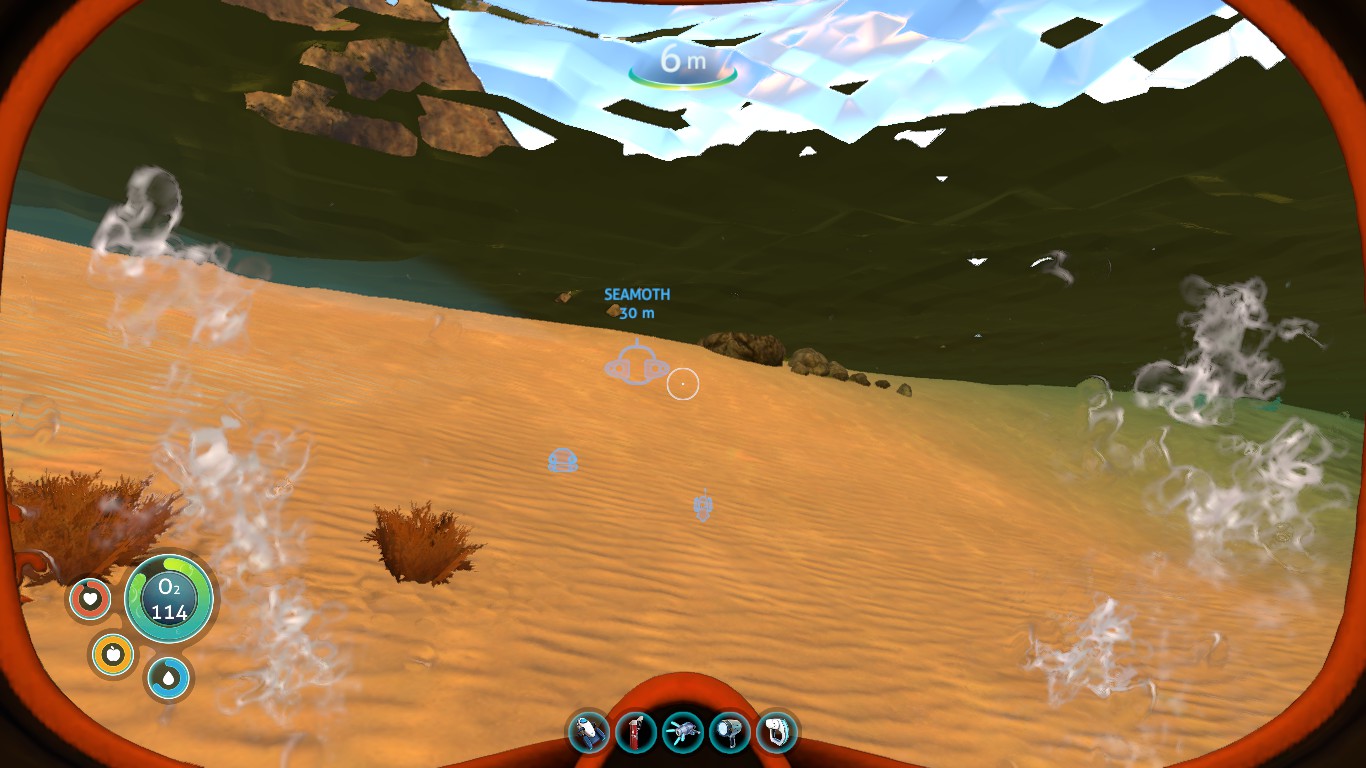The image size is (1366, 768).
Task: Click the heart-shaped health indicator
Action: [90, 599]
